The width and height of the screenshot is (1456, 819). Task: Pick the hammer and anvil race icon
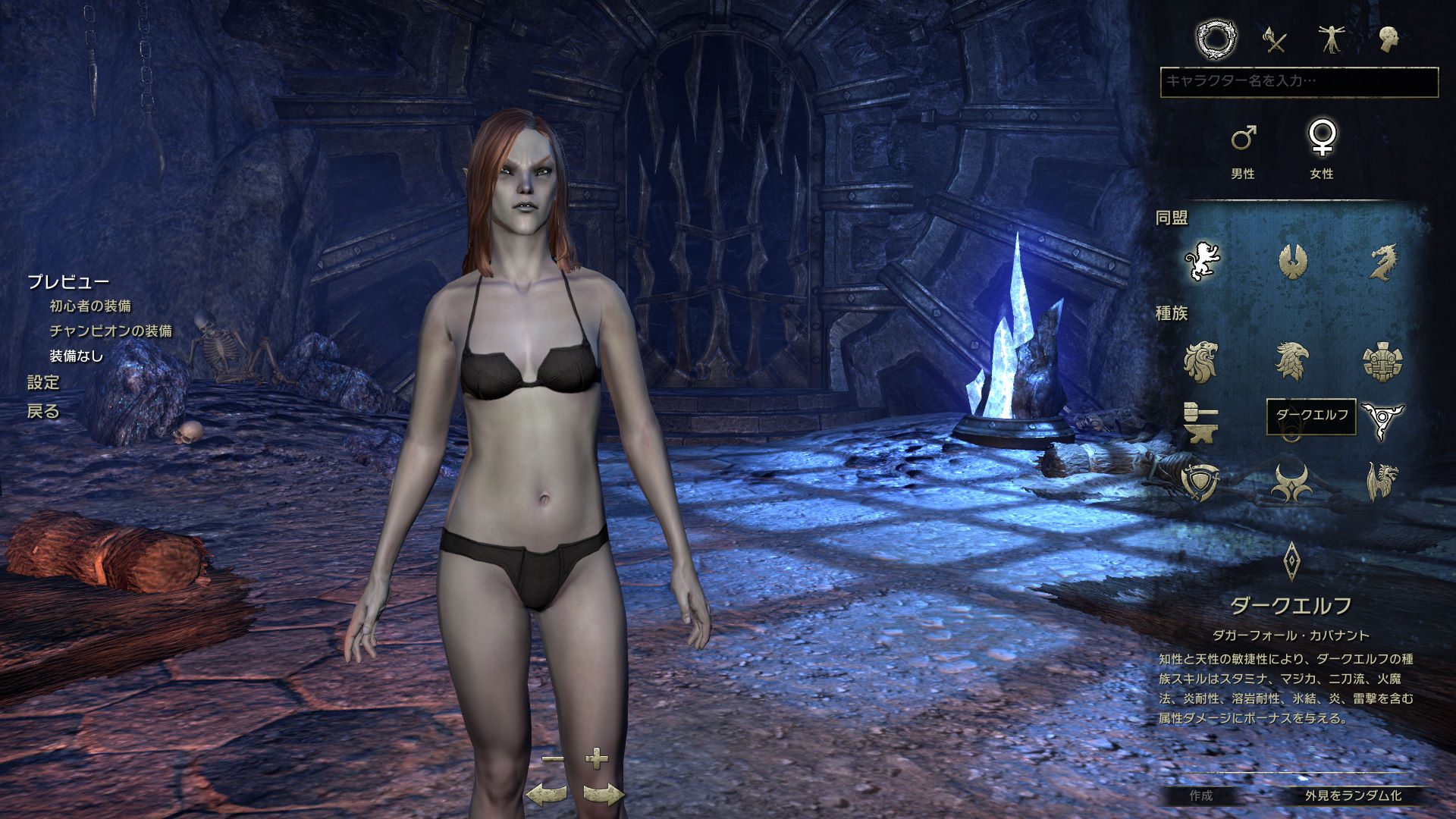(x=1201, y=422)
